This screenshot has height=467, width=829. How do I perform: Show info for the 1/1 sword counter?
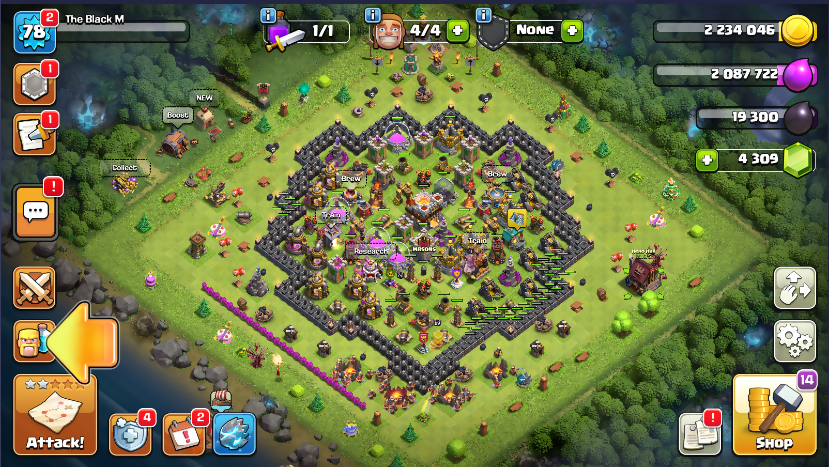tap(268, 15)
